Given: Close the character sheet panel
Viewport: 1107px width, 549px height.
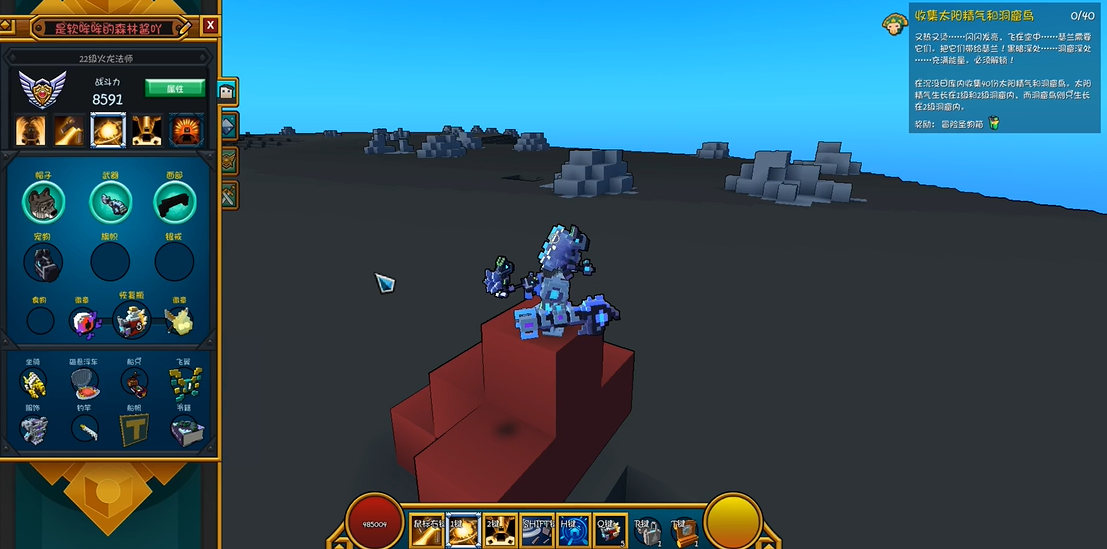Looking at the screenshot, I should pos(209,25).
